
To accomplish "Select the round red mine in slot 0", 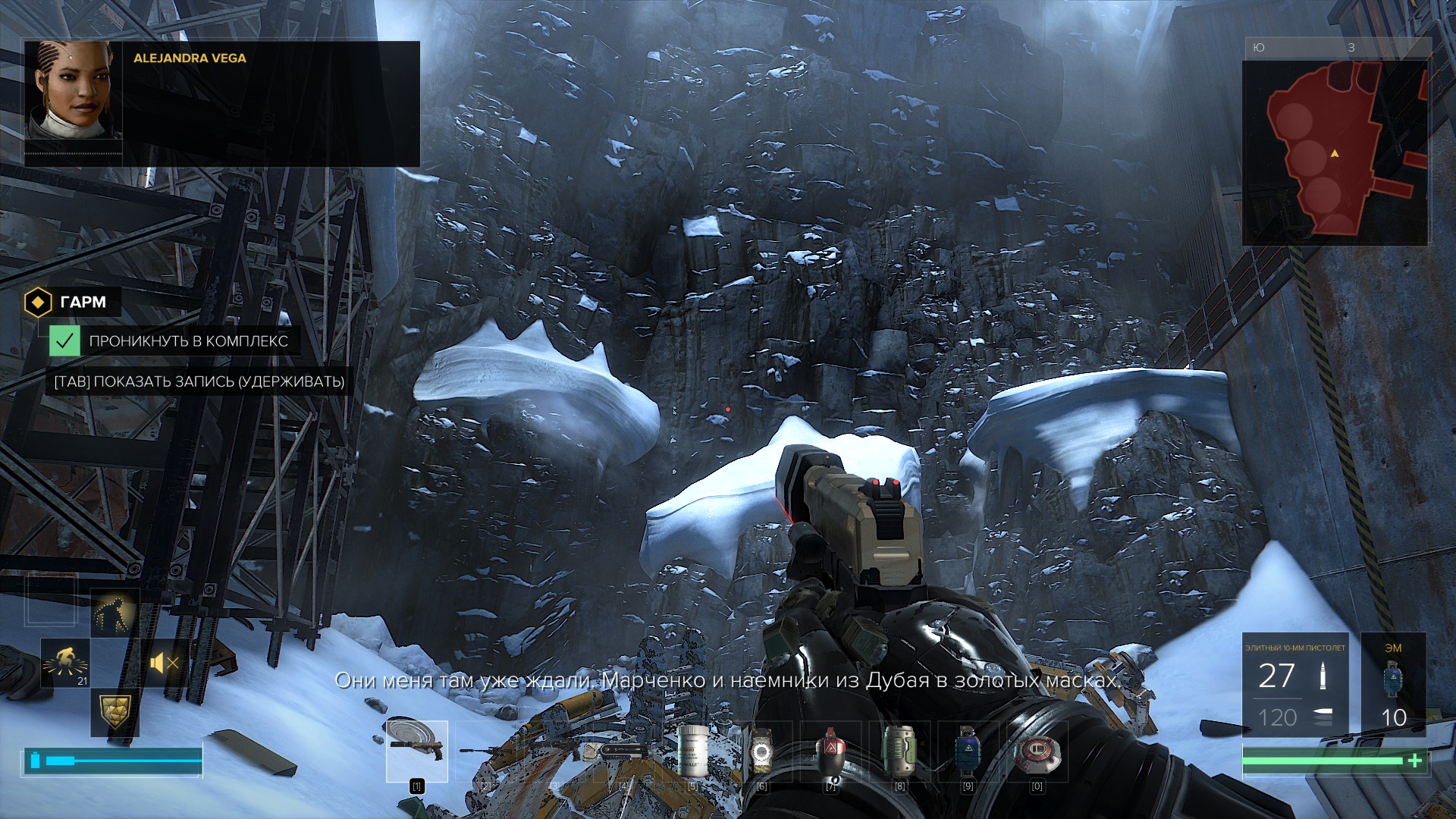I will 1037,752.
